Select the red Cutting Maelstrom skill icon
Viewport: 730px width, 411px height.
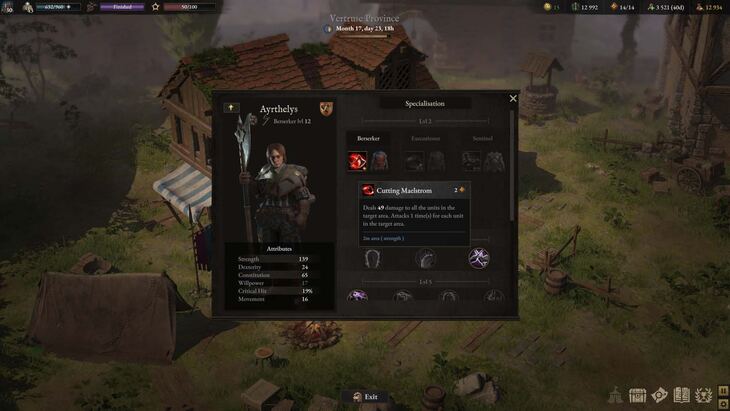(357, 160)
